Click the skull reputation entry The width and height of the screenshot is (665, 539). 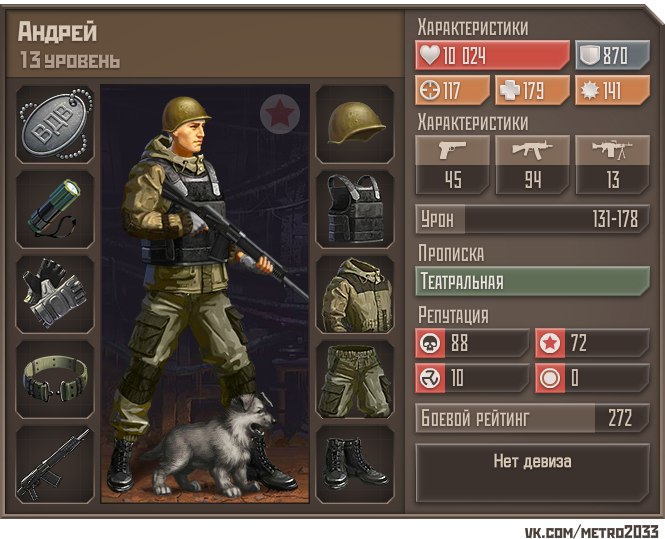[472, 343]
